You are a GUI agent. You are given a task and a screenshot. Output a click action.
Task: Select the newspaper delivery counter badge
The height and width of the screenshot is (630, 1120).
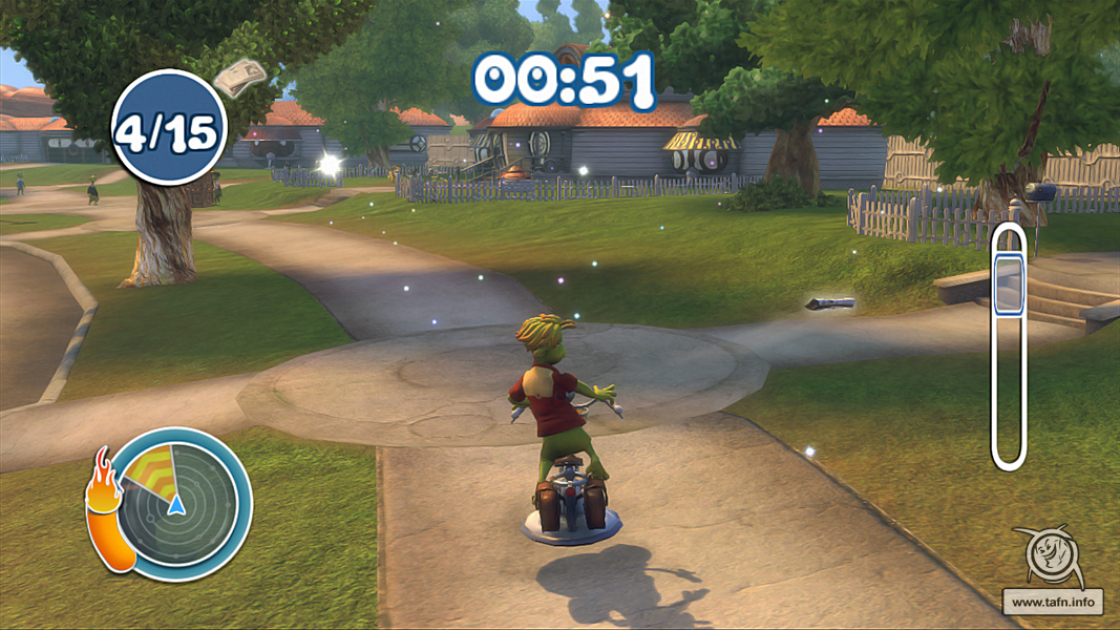(x=169, y=128)
